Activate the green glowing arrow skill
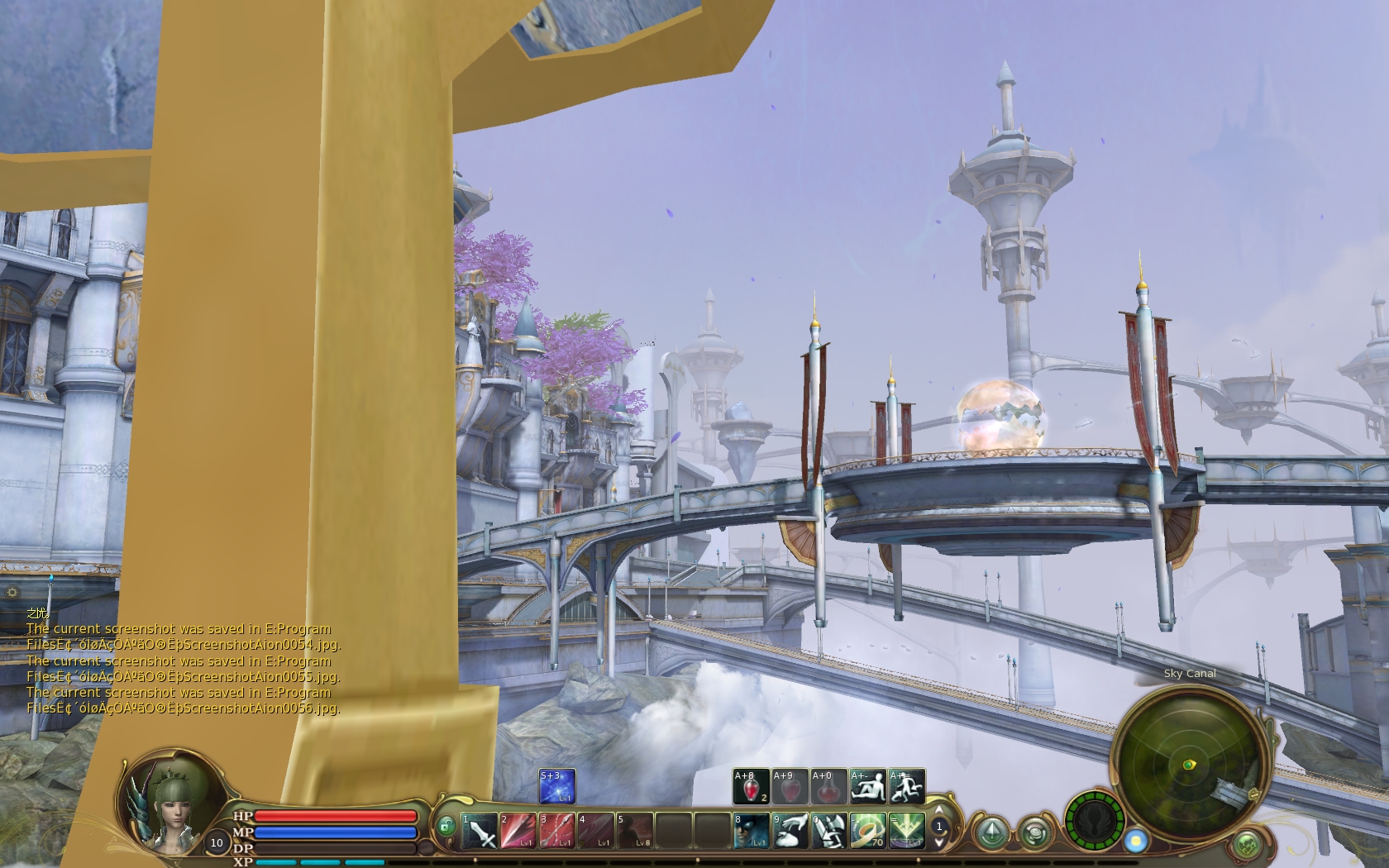 click(x=906, y=831)
